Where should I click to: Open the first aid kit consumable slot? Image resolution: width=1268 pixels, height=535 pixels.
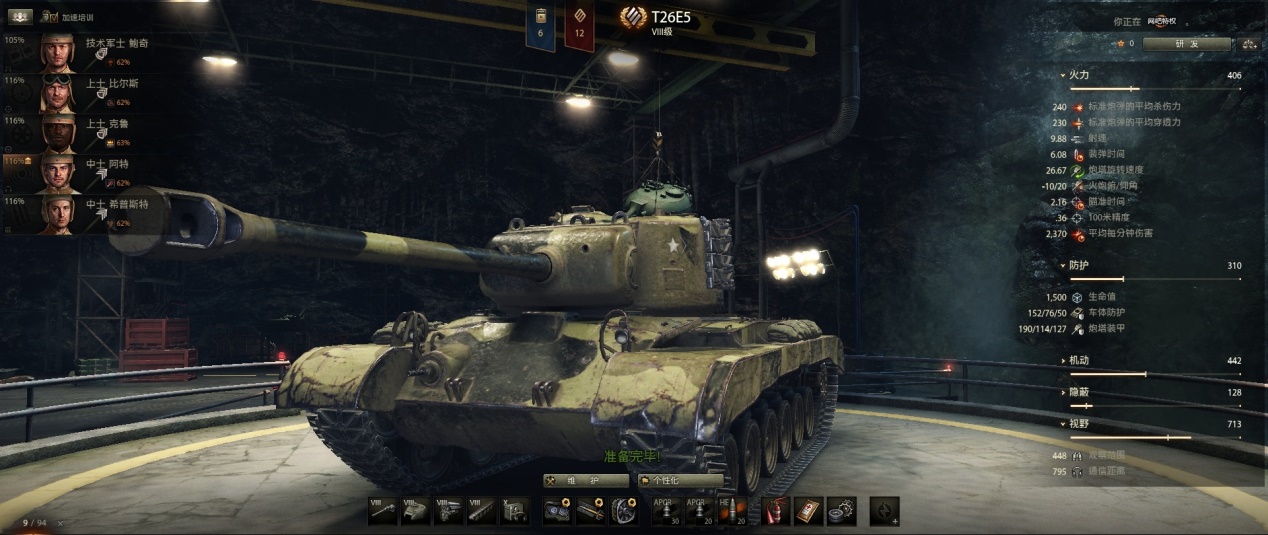coord(808,510)
